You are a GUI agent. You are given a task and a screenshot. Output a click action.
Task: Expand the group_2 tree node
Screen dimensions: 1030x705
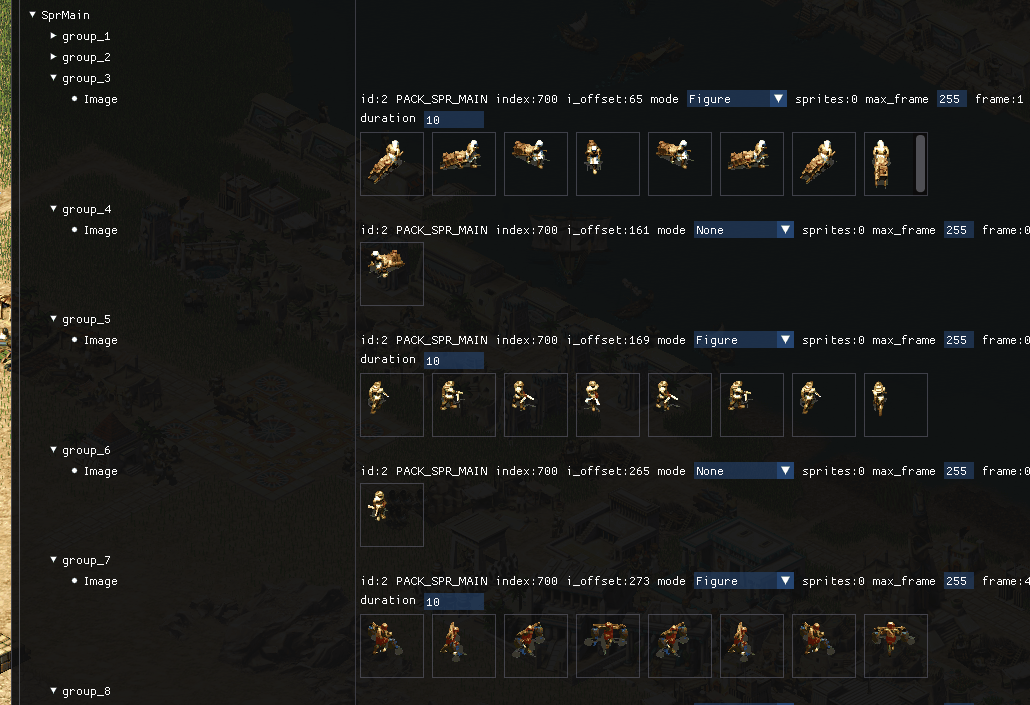(54, 57)
